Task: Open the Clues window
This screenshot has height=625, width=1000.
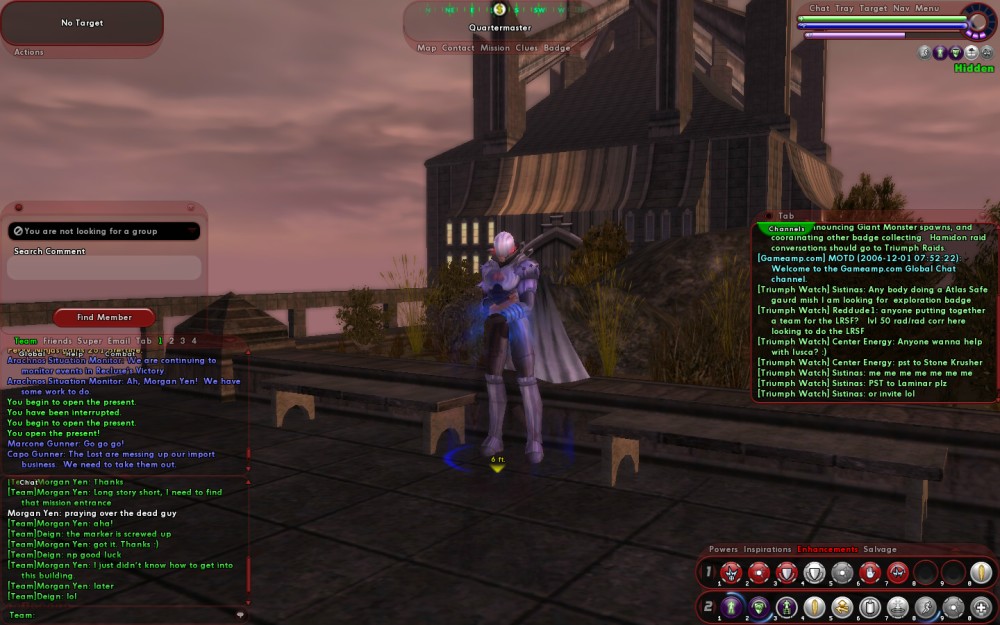Action: 527,48
